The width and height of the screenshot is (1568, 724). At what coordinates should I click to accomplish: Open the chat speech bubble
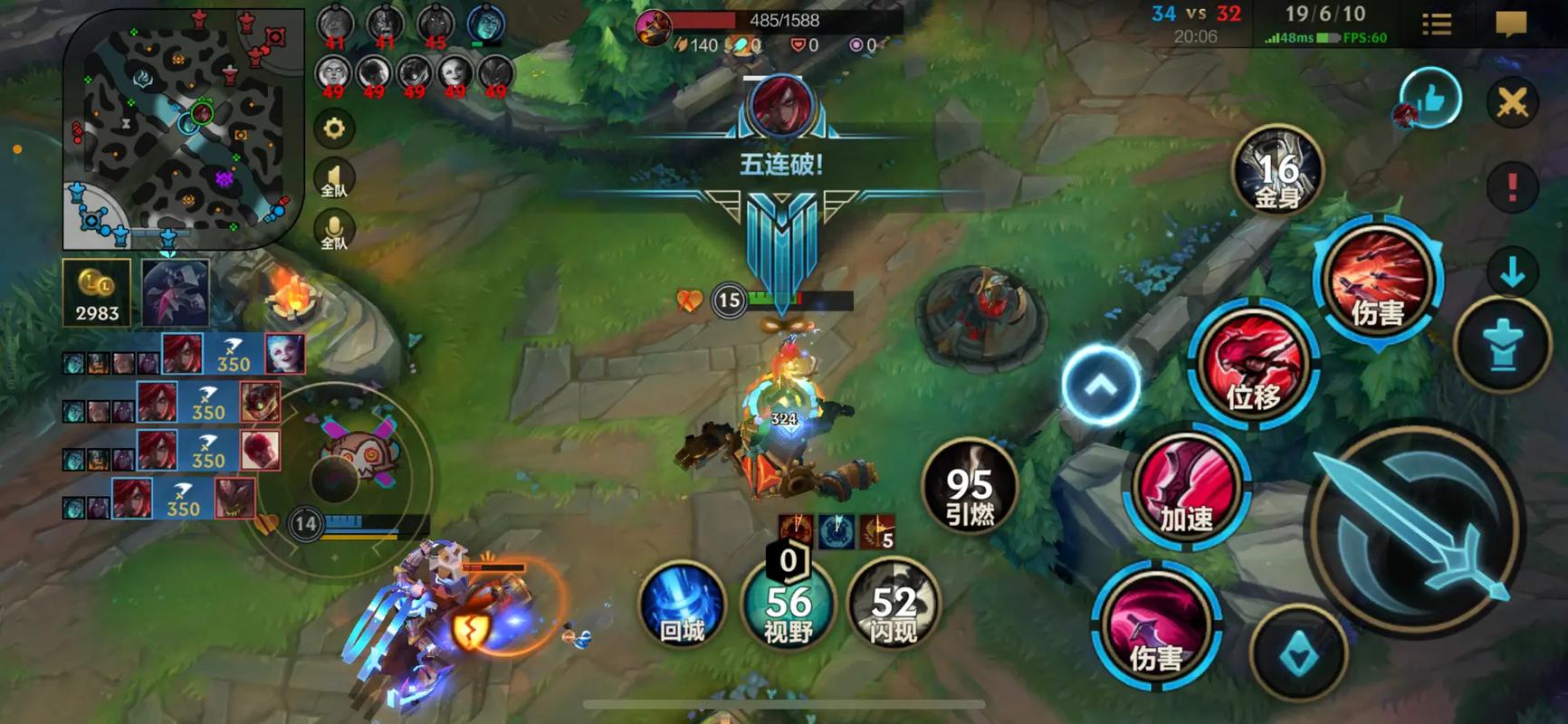(x=1511, y=24)
